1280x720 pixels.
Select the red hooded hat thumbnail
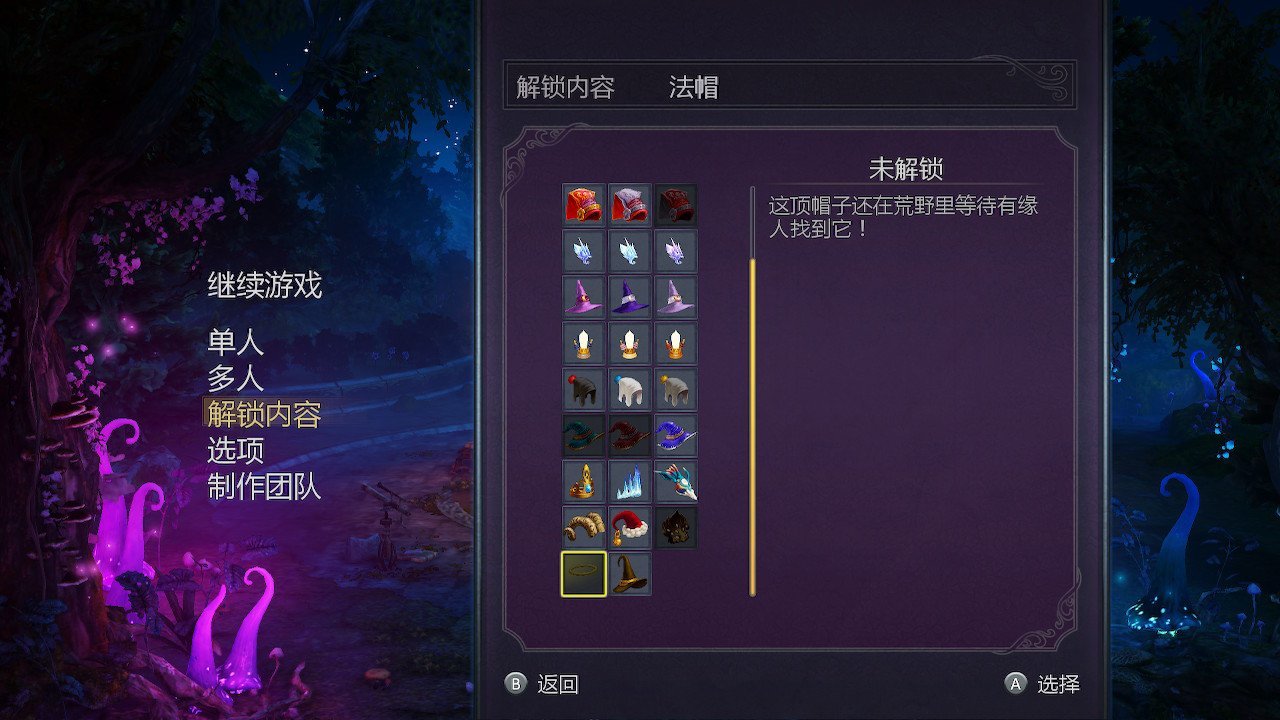coord(583,203)
